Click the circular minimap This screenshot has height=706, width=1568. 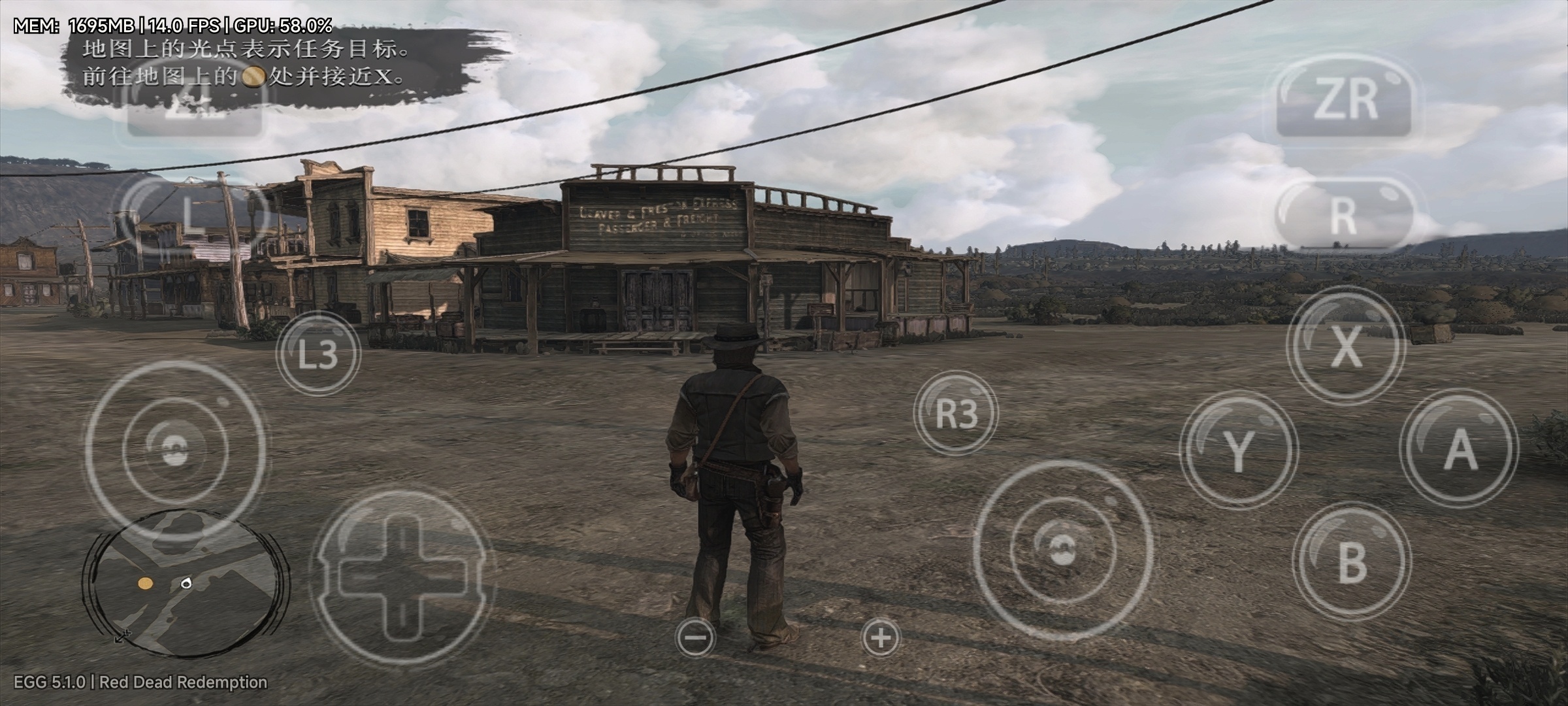tap(186, 583)
